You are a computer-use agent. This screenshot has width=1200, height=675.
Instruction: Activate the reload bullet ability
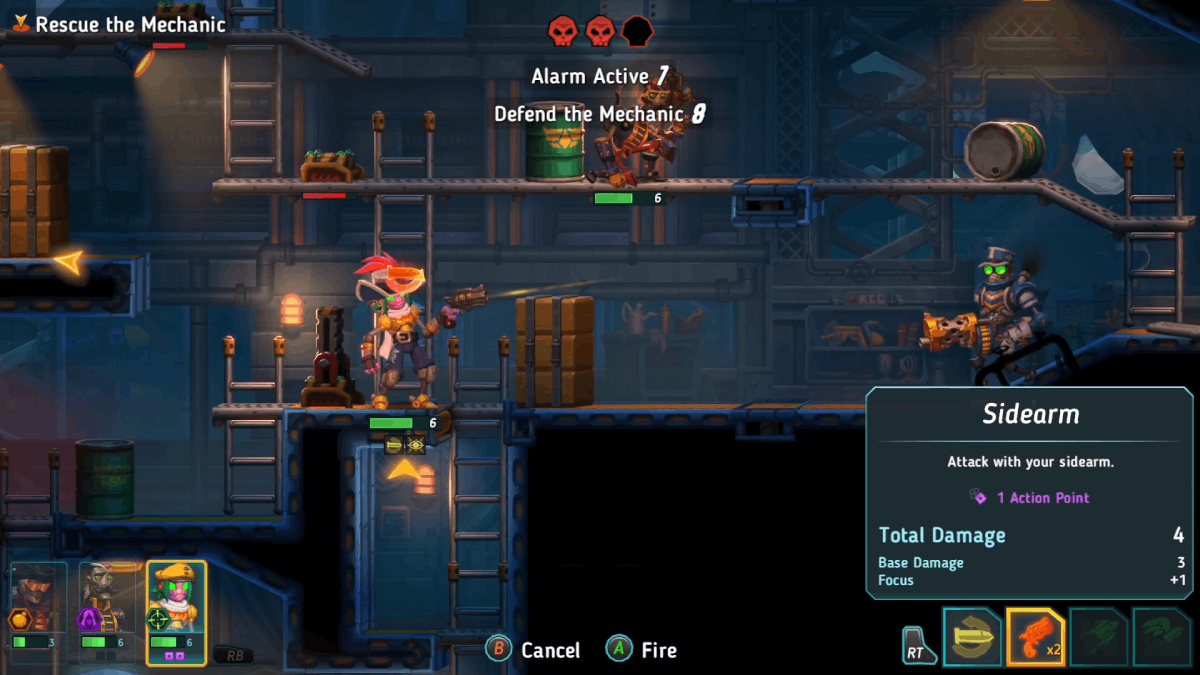(x=972, y=637)
